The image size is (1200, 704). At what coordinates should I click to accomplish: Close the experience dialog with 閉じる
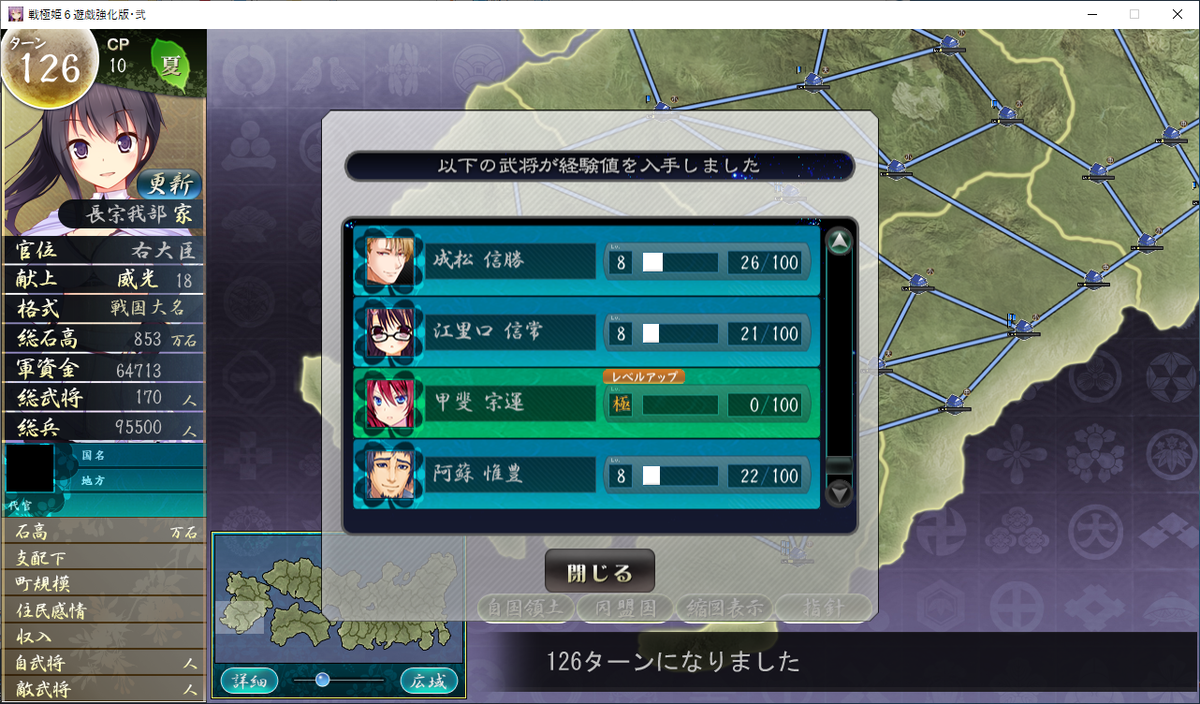599,572
